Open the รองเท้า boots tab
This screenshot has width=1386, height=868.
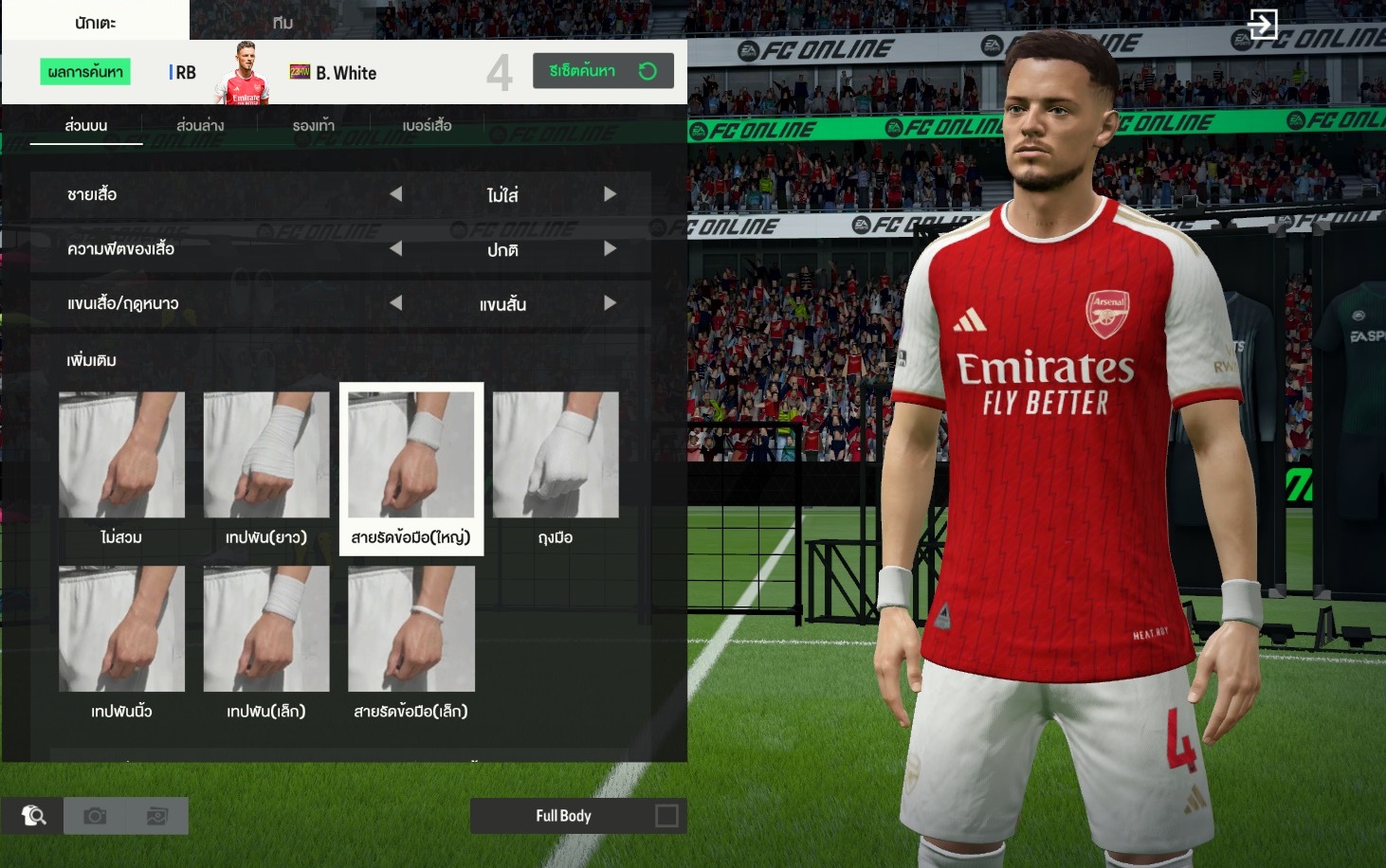click(x=314, y=125)
